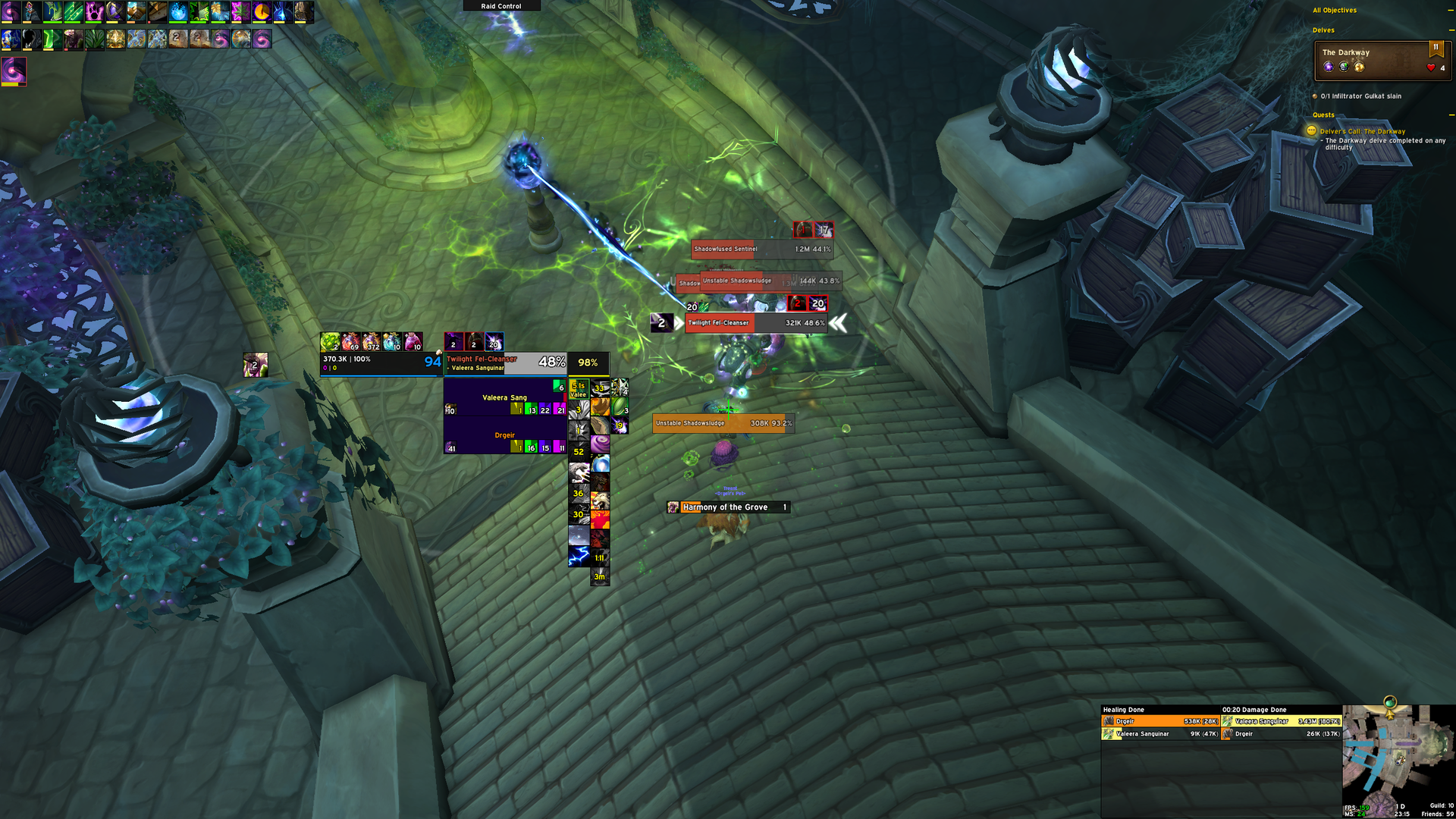Select Valeera Sang party frame
This screenshot has height=819, width=1456.
504,397
